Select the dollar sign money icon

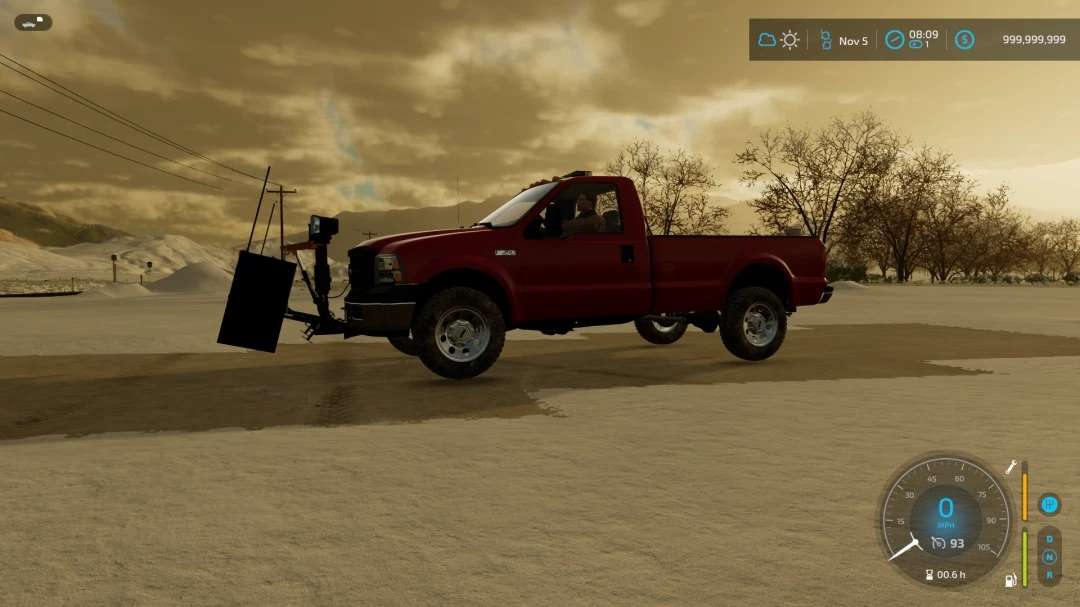(x=964, y=40)
